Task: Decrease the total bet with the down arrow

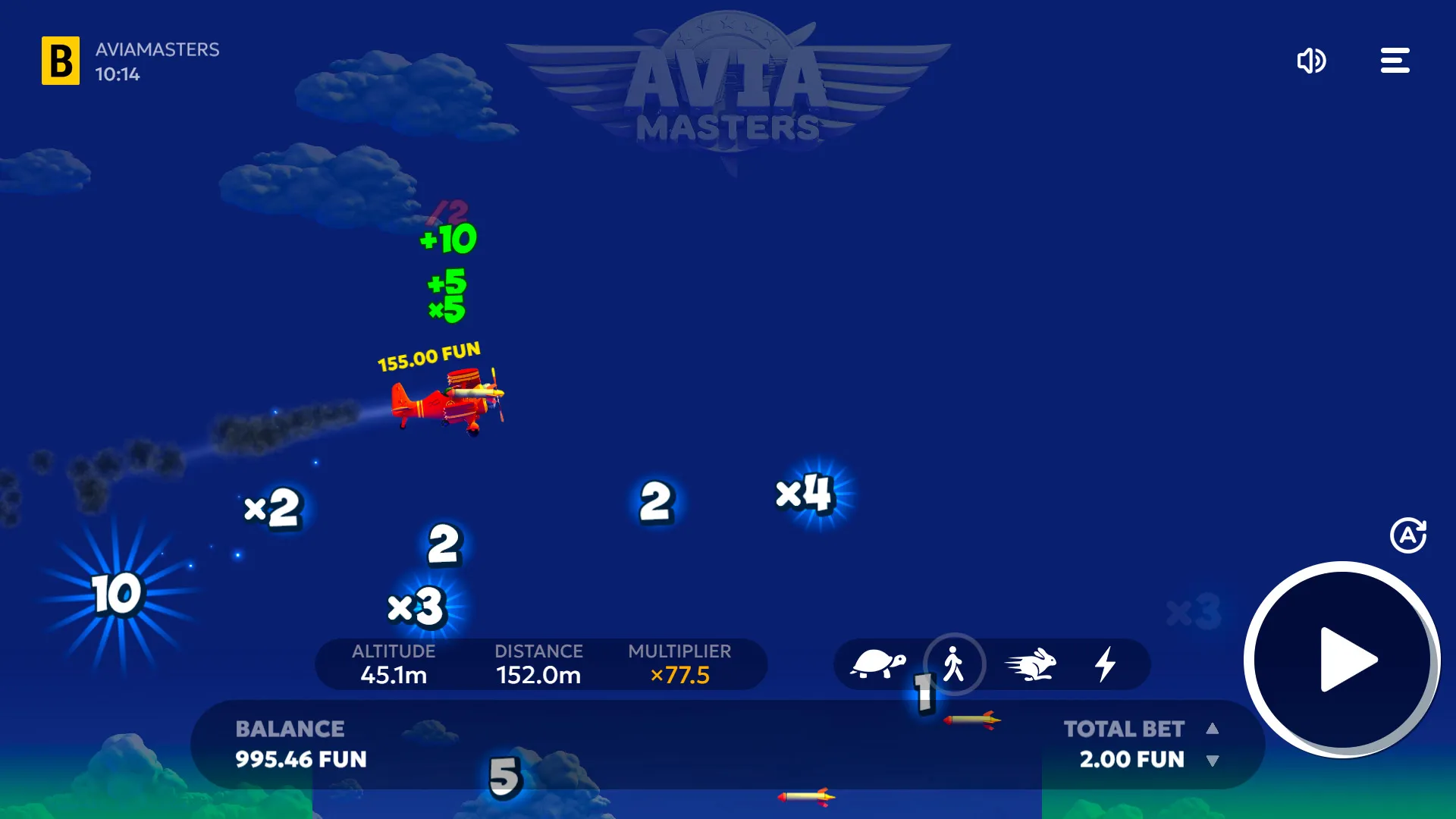Action: click(x=1213, y=760)
